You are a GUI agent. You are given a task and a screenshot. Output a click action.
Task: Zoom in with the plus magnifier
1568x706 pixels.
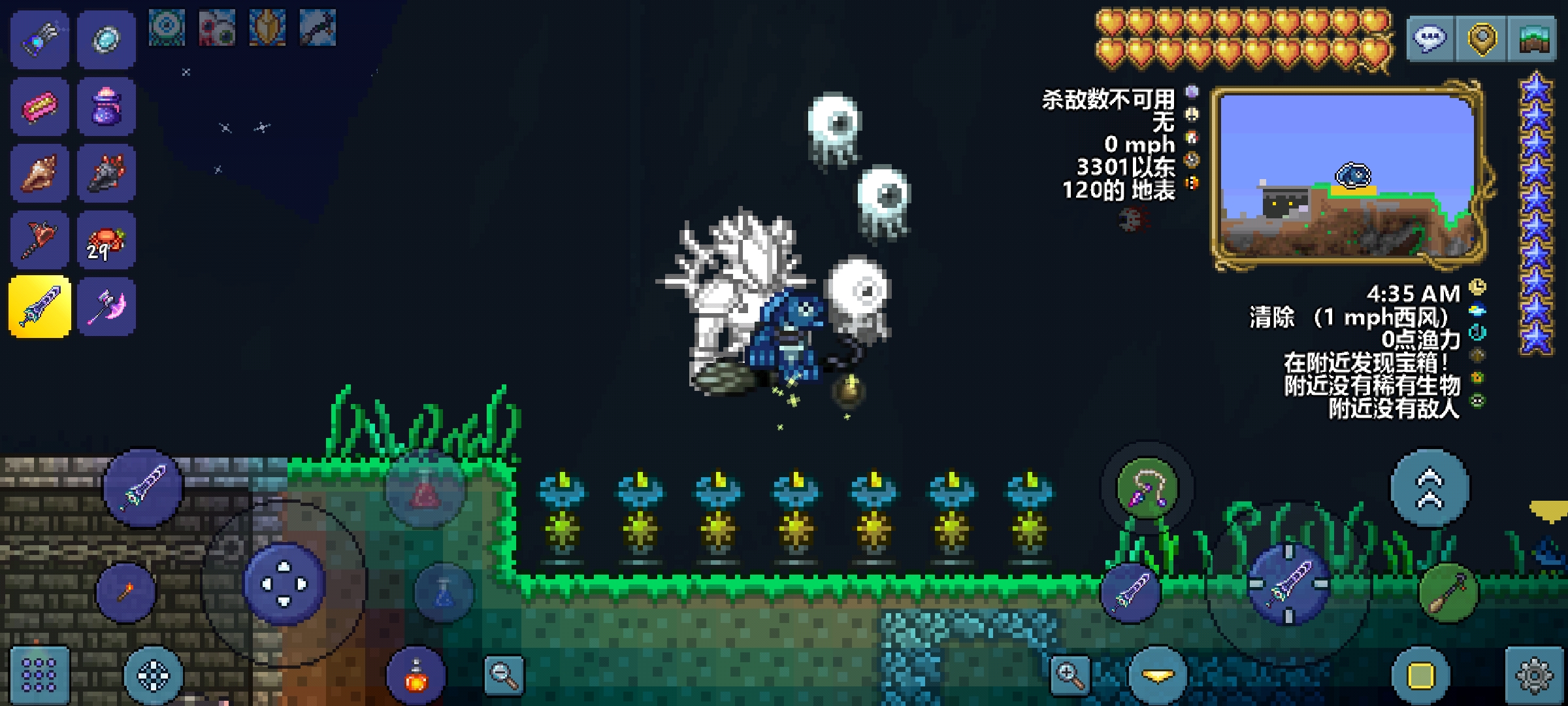pyautogui.click(x=1070, y=675)
